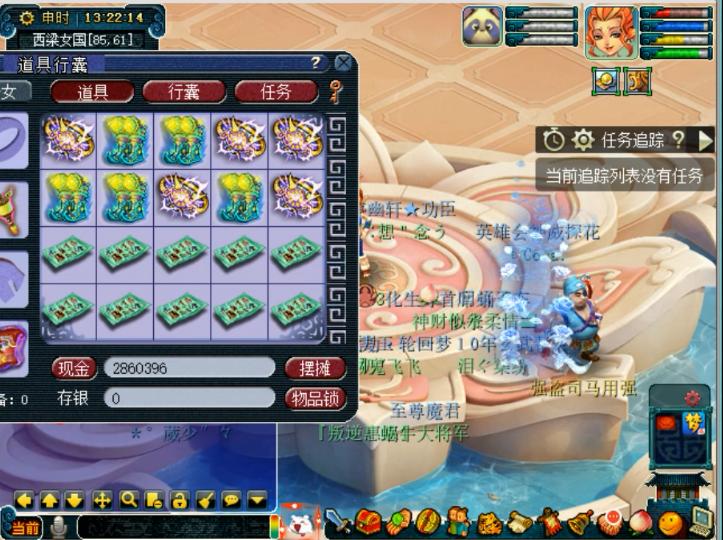Open the 任务追踪 tracker gear settings
This screenshot has width=723, height=540.
(583, 140)
